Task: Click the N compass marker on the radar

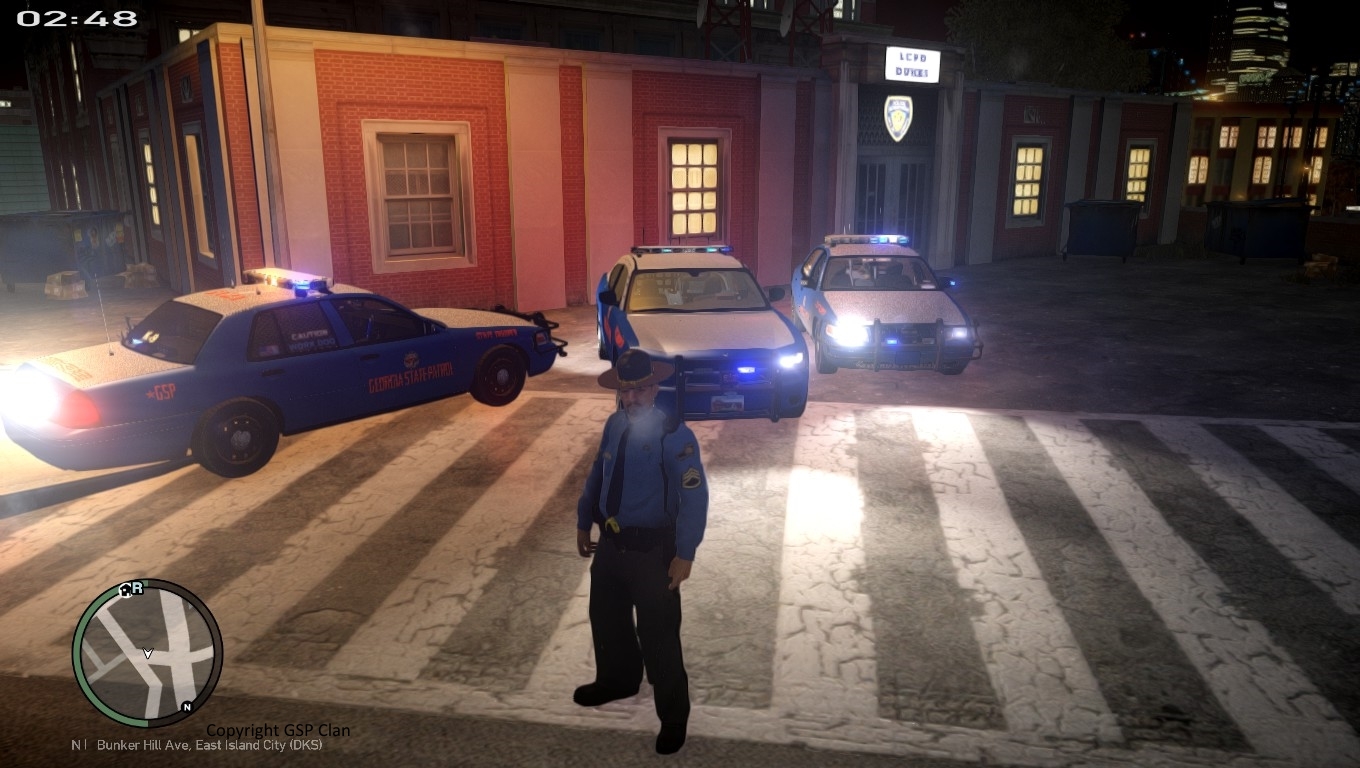Action: coord(187,707)
